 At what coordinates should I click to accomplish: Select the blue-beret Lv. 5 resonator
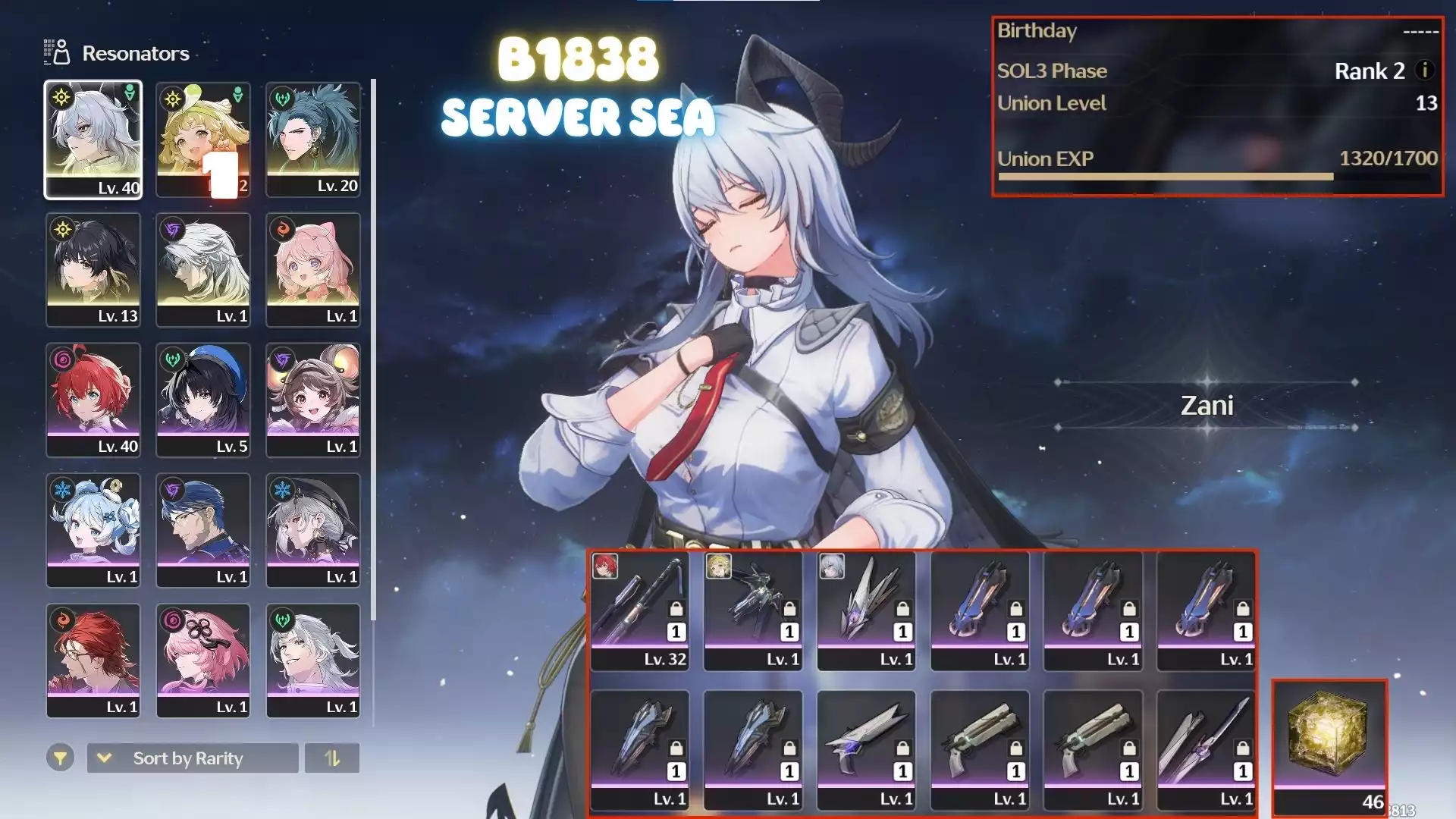(203, 400)
